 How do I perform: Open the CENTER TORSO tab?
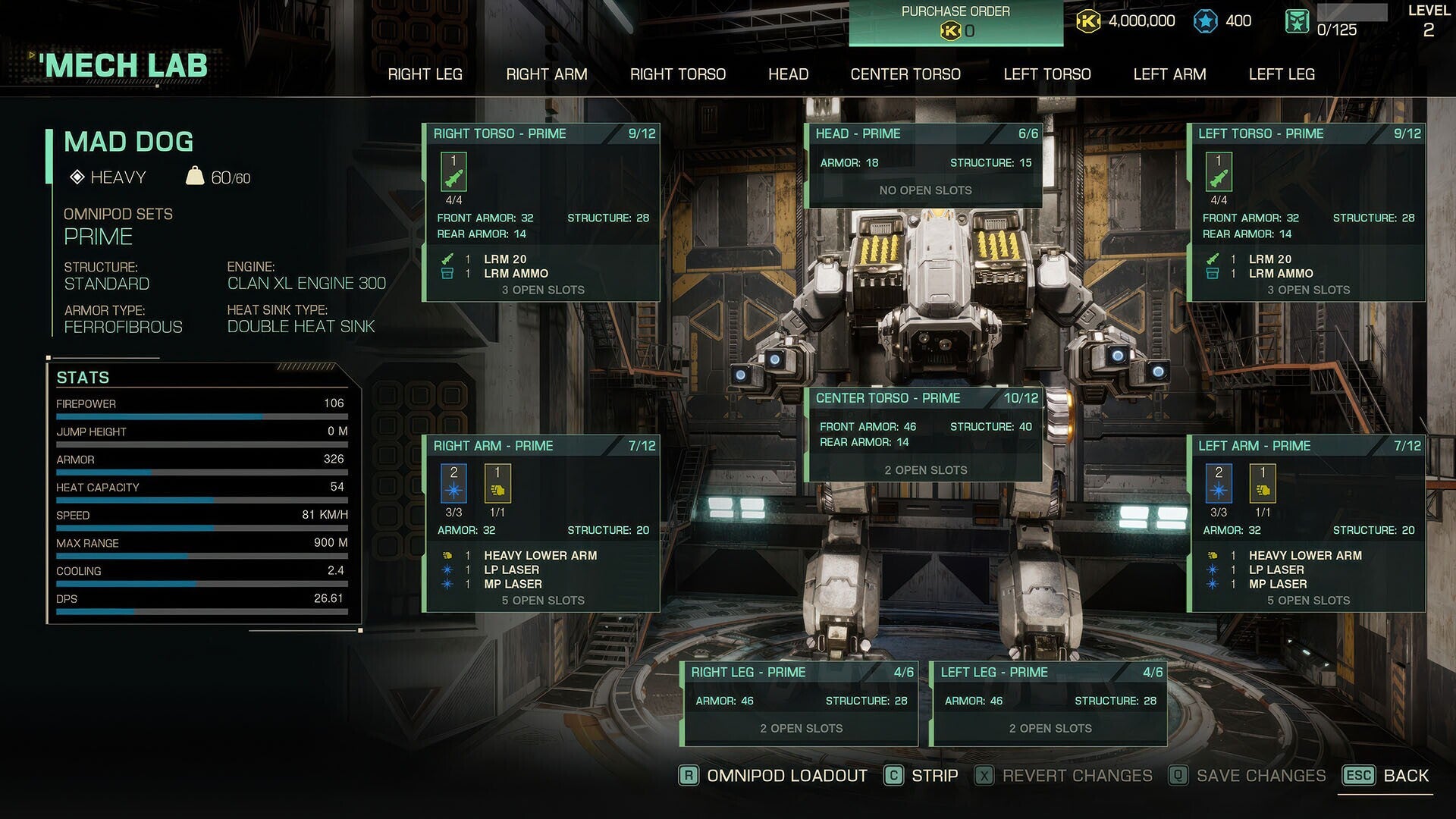pos(905,74)
